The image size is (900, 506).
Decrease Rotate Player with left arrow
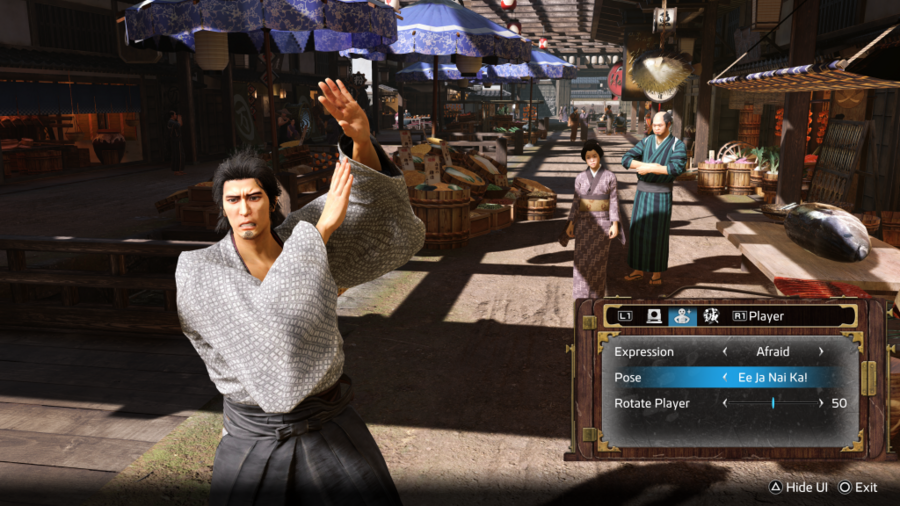(x=724, y=403)
